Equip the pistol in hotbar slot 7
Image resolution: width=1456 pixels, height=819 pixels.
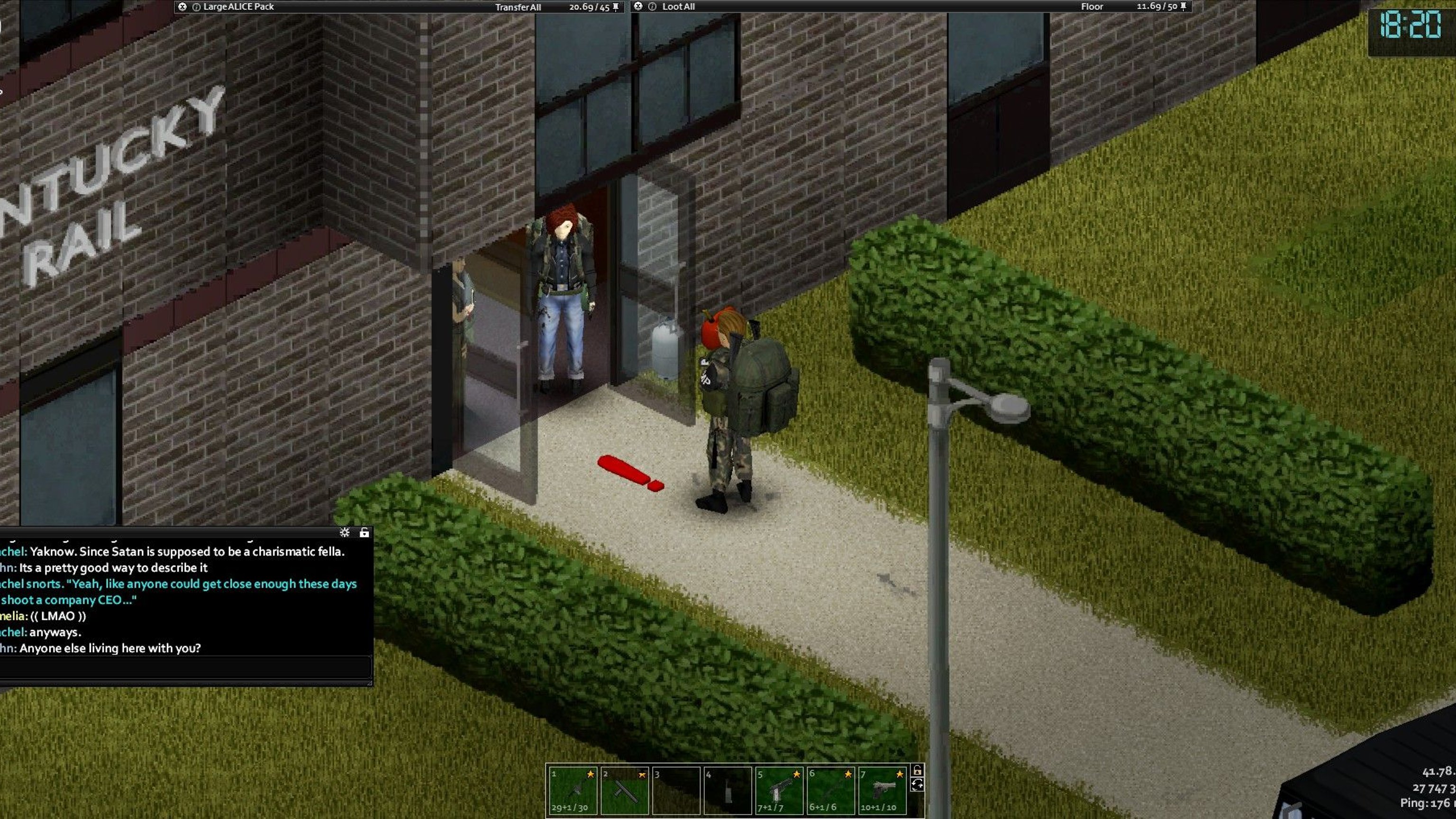(883, 790)
